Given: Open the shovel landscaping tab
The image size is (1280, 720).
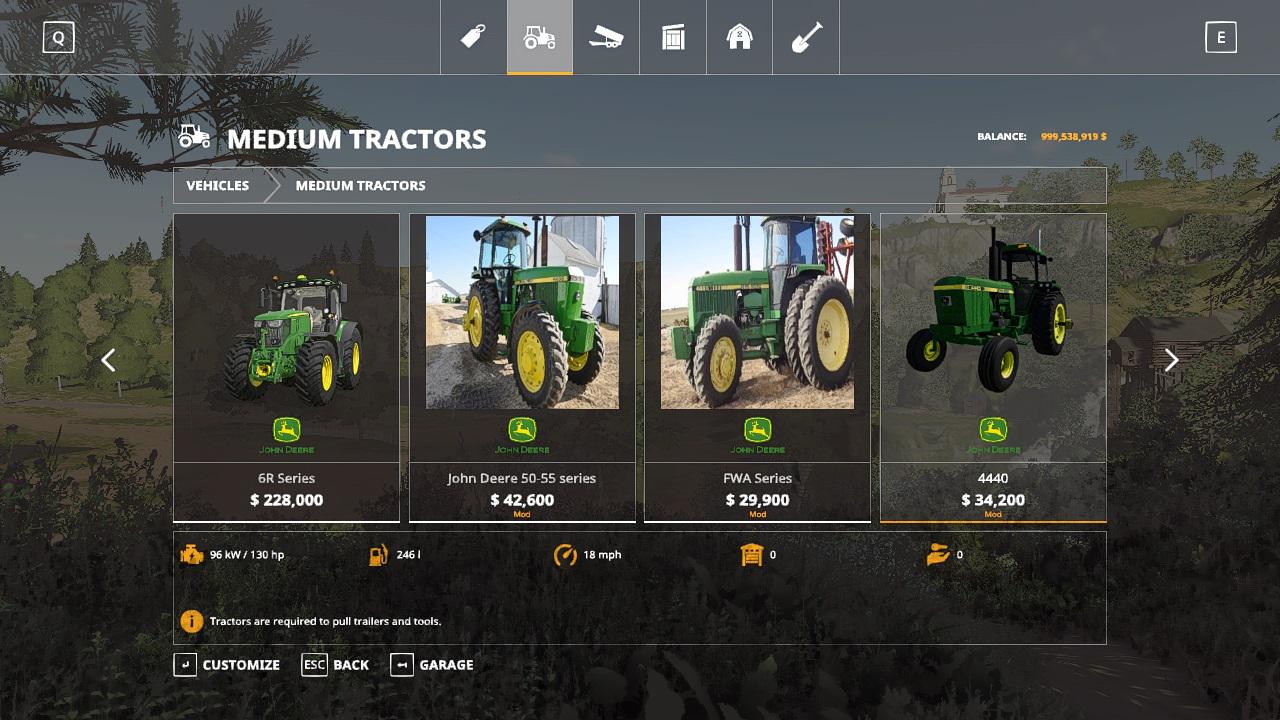Looking at the screenshot, I should (806, 38).
